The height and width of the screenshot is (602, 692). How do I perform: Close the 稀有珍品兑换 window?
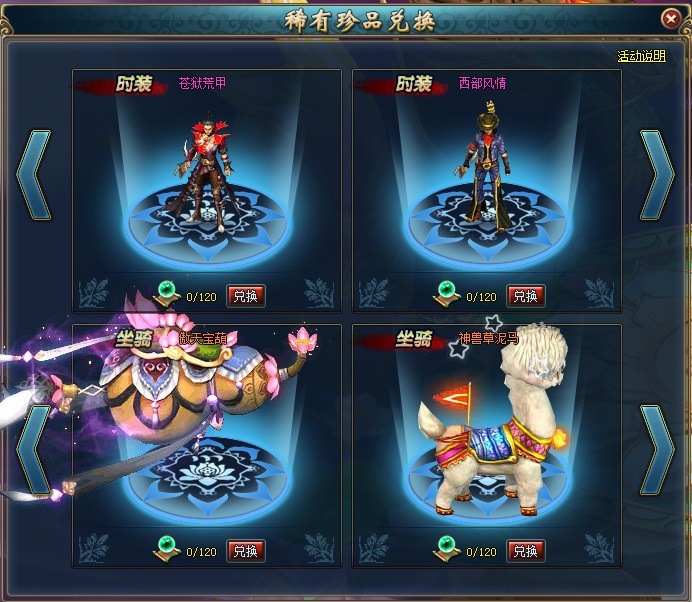click(x=670, y=19)
